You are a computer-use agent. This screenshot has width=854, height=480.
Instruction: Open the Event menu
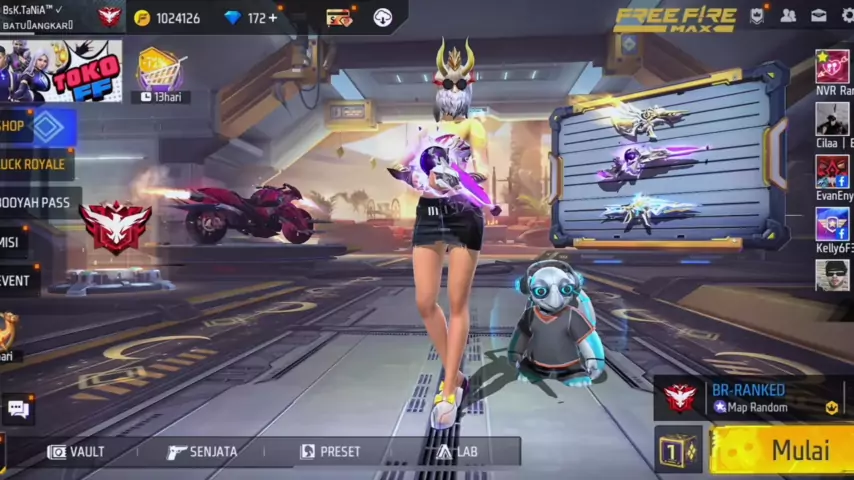(x=15, y=281)
